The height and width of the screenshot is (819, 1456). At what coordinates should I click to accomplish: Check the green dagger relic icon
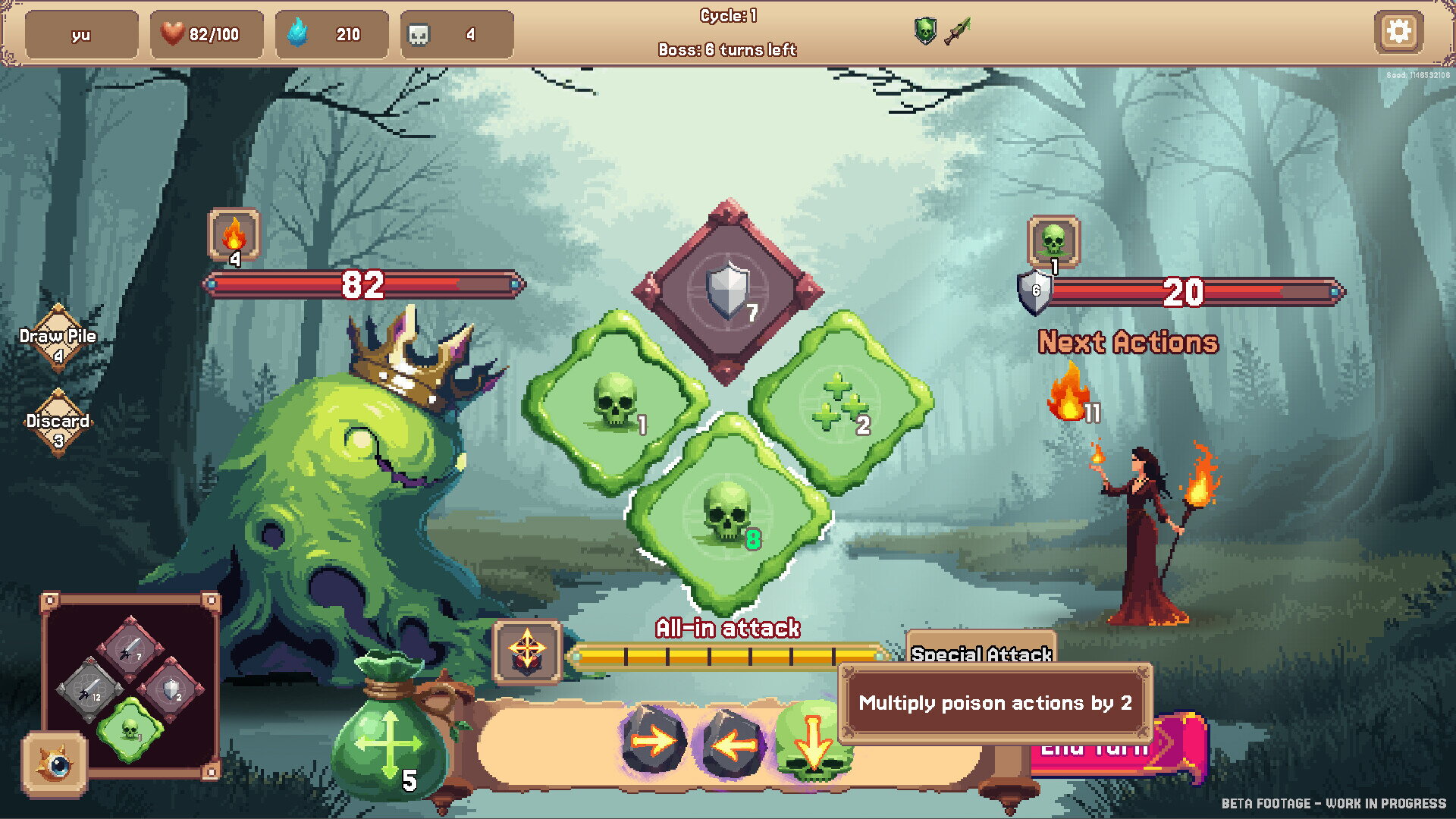click(958, 31)
